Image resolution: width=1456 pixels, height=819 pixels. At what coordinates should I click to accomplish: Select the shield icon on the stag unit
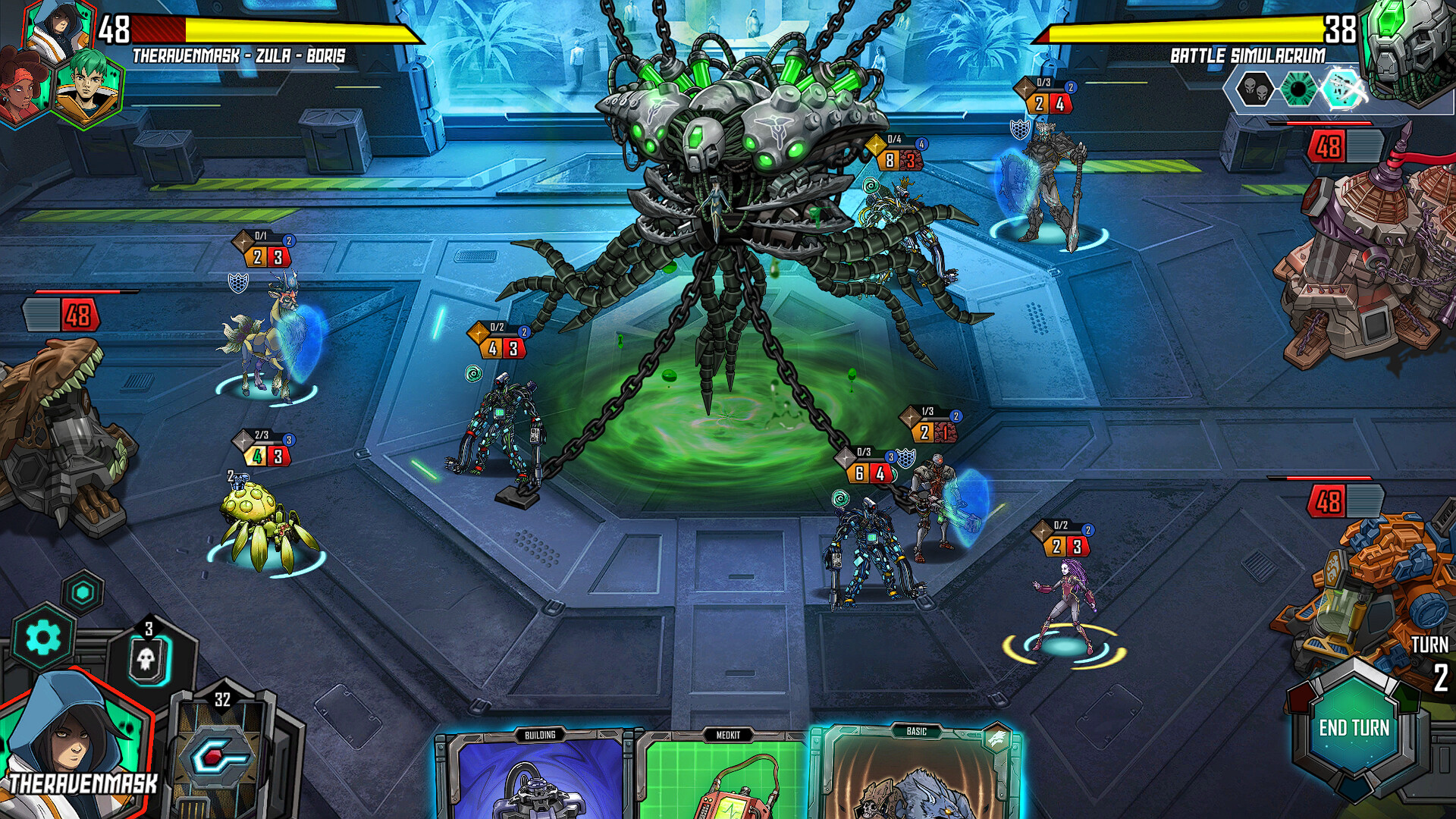point(239,282)
